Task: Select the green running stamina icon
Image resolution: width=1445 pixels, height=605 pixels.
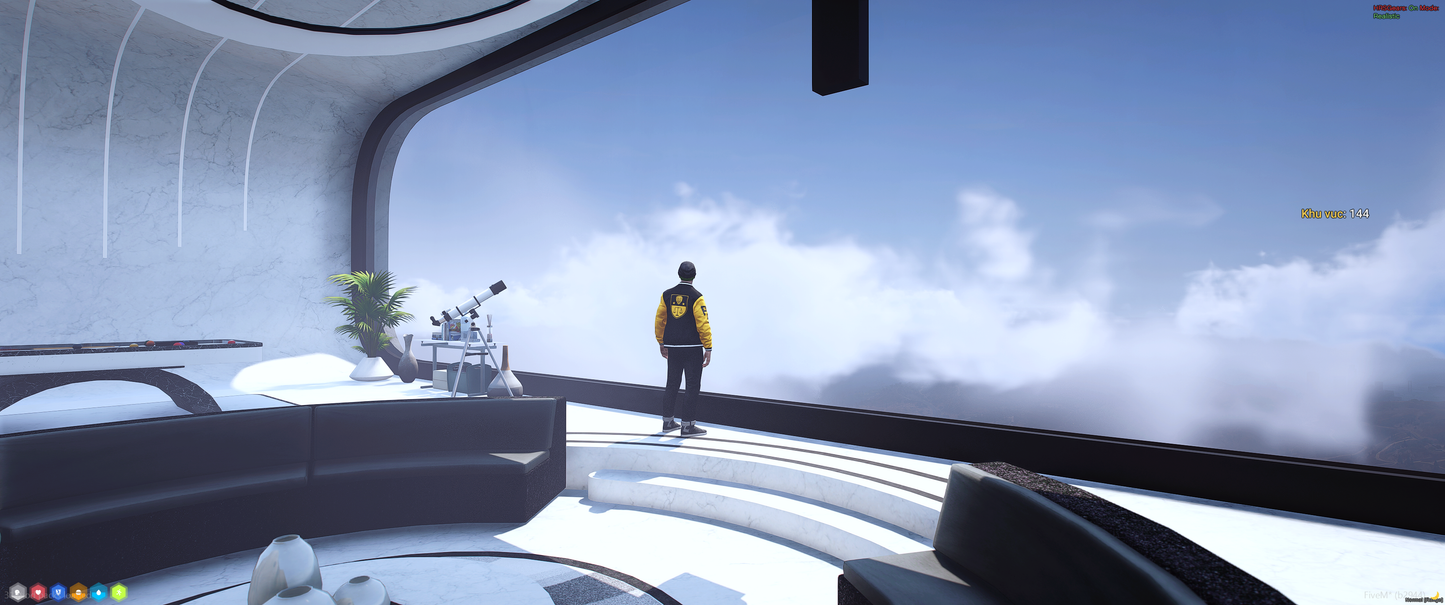Action: (x=119, y=592)
